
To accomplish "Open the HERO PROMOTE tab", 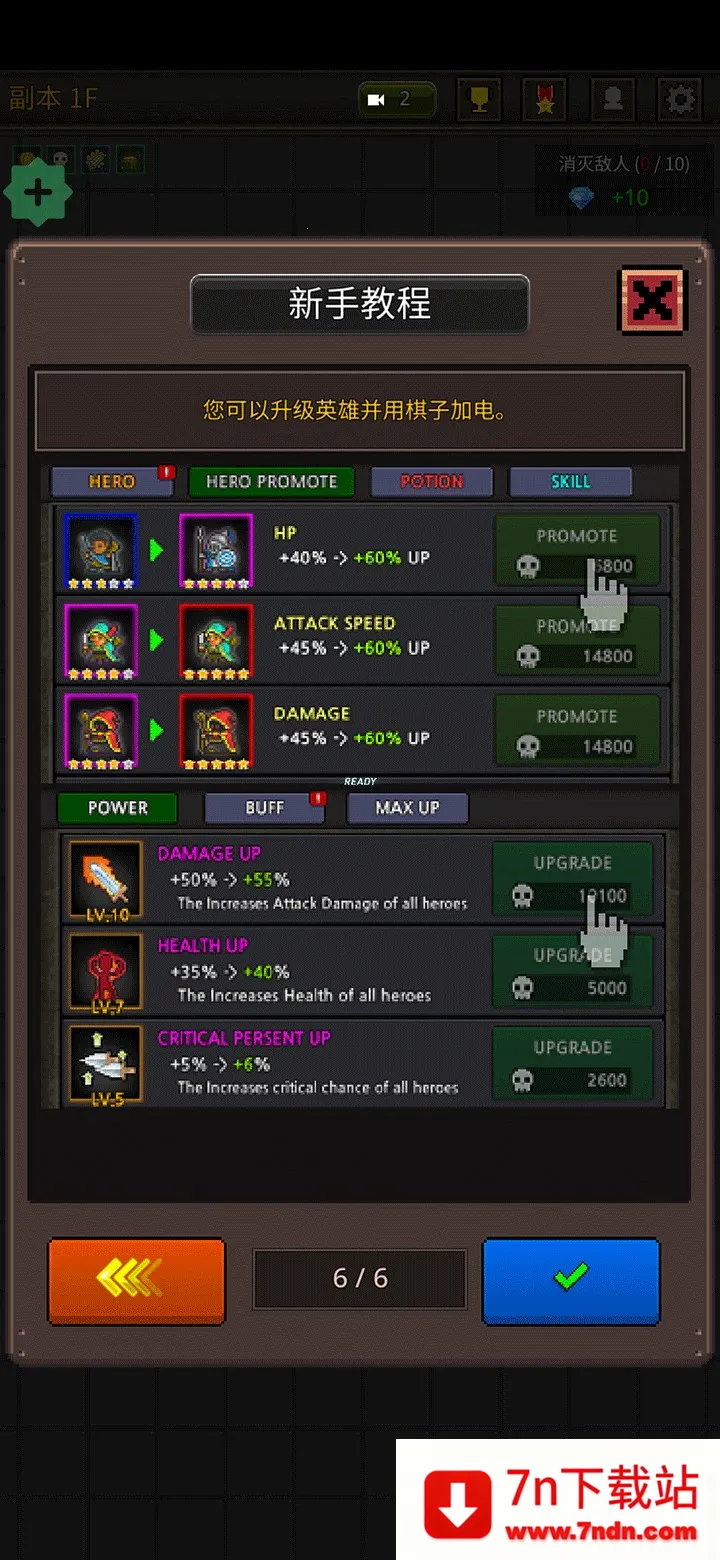I will tap(271, 482).
